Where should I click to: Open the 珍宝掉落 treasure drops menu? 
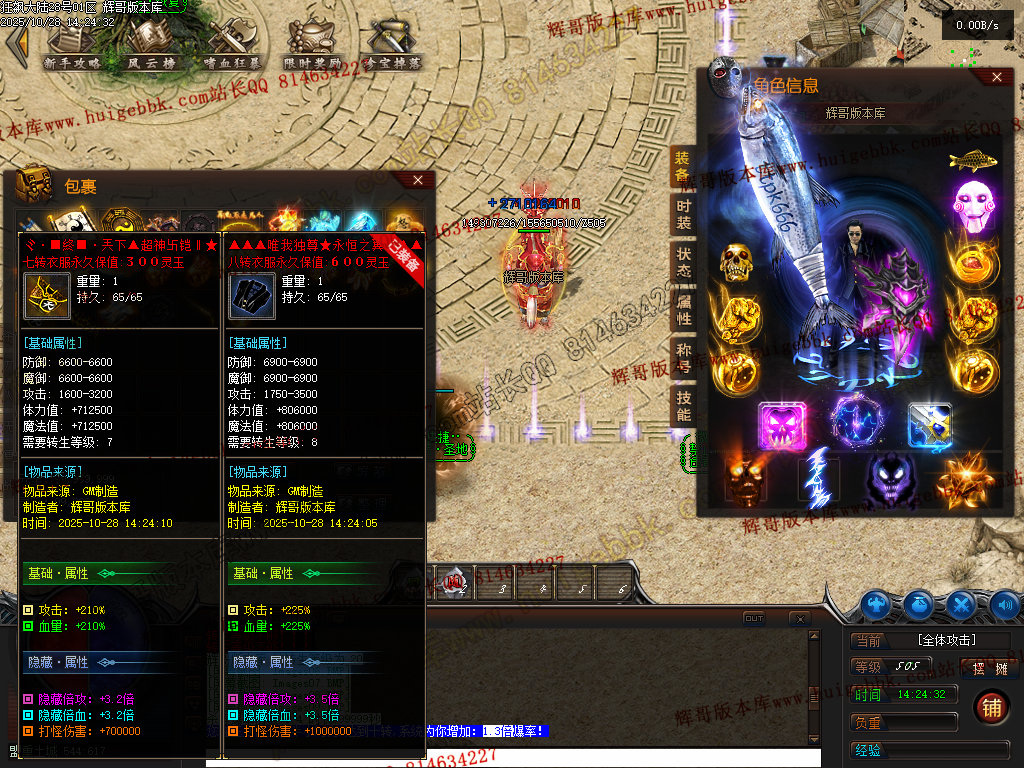point(392,44)
